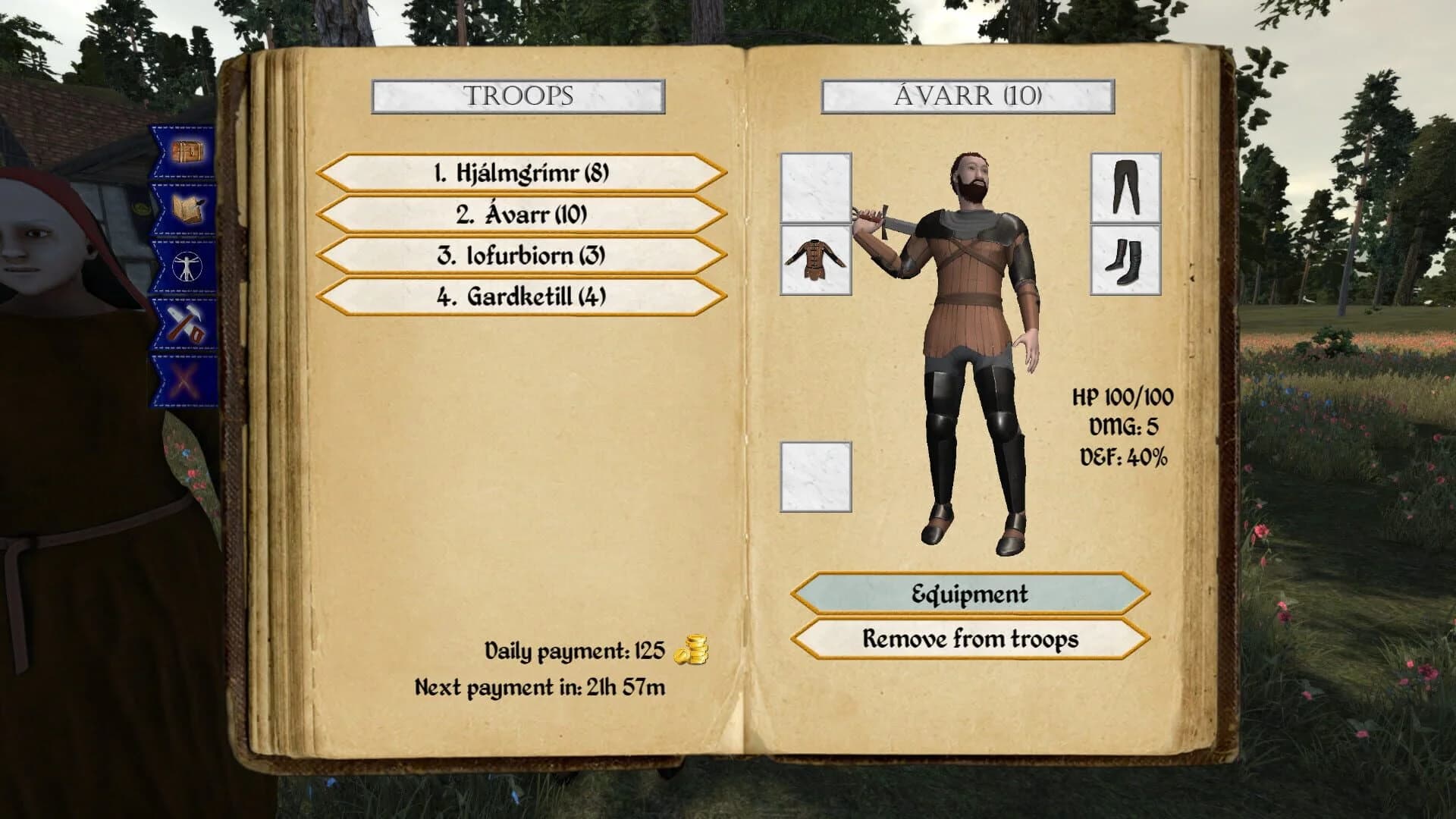1456x819 pixels.
Task: Select troop Ávarr (10)
Action: click(x=520, y=215)
